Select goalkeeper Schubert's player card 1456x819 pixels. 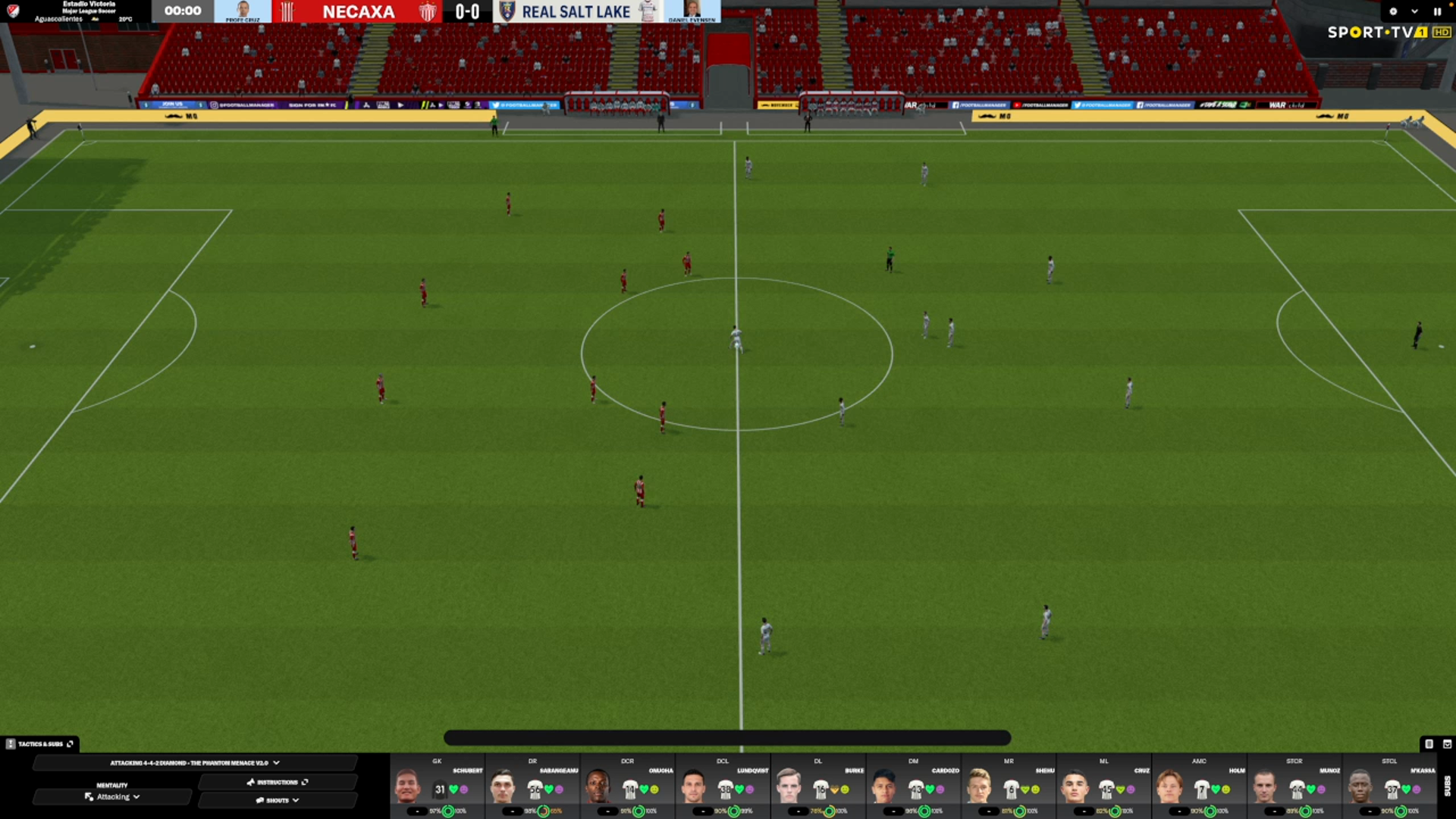click(438, 787)
